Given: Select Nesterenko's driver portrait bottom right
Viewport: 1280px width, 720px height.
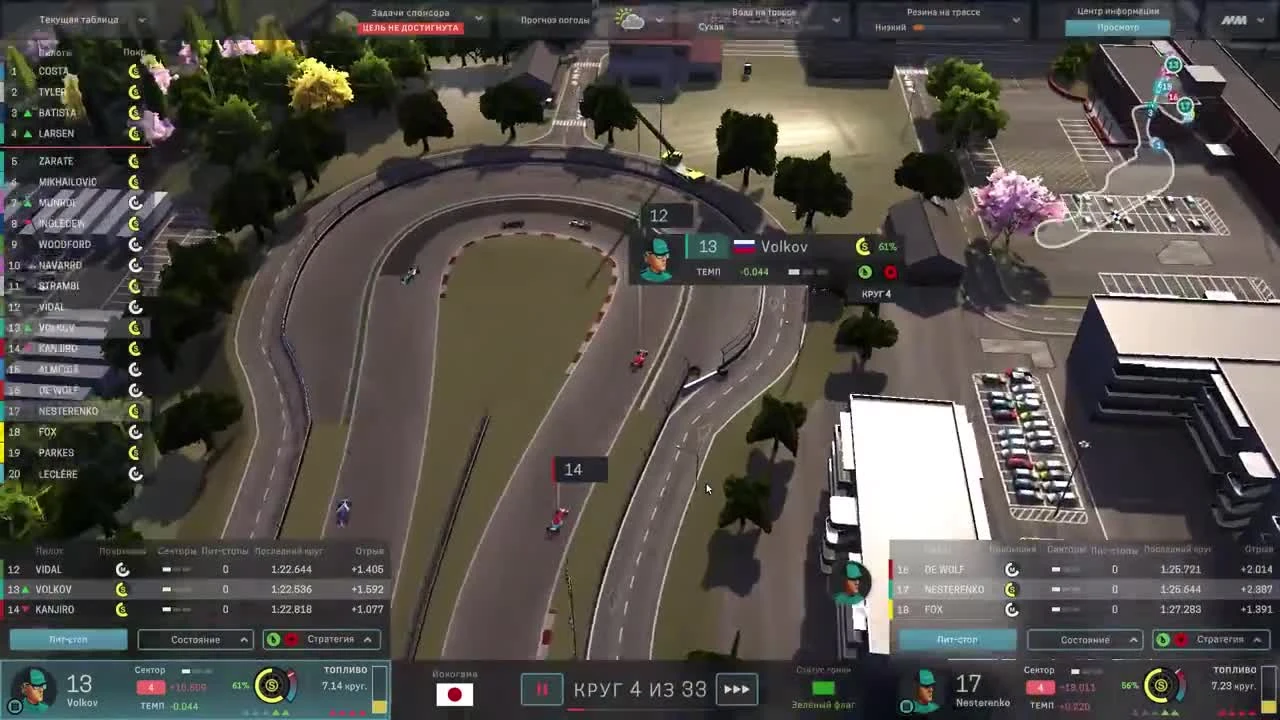Looking at the screenshot, I should [924, 688].
